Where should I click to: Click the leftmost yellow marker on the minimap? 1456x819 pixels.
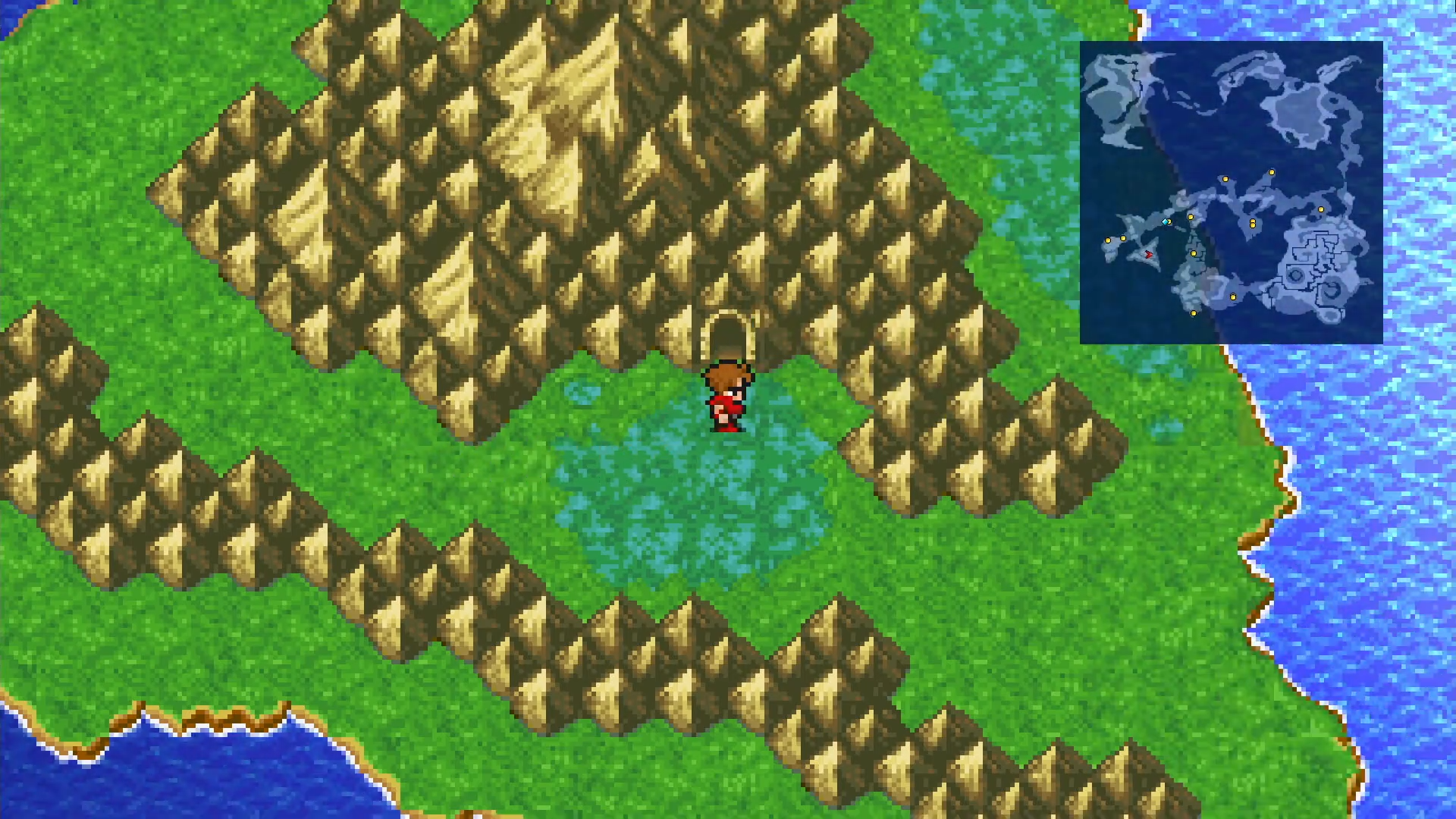pyautogui.click(x=1108, y=240)
